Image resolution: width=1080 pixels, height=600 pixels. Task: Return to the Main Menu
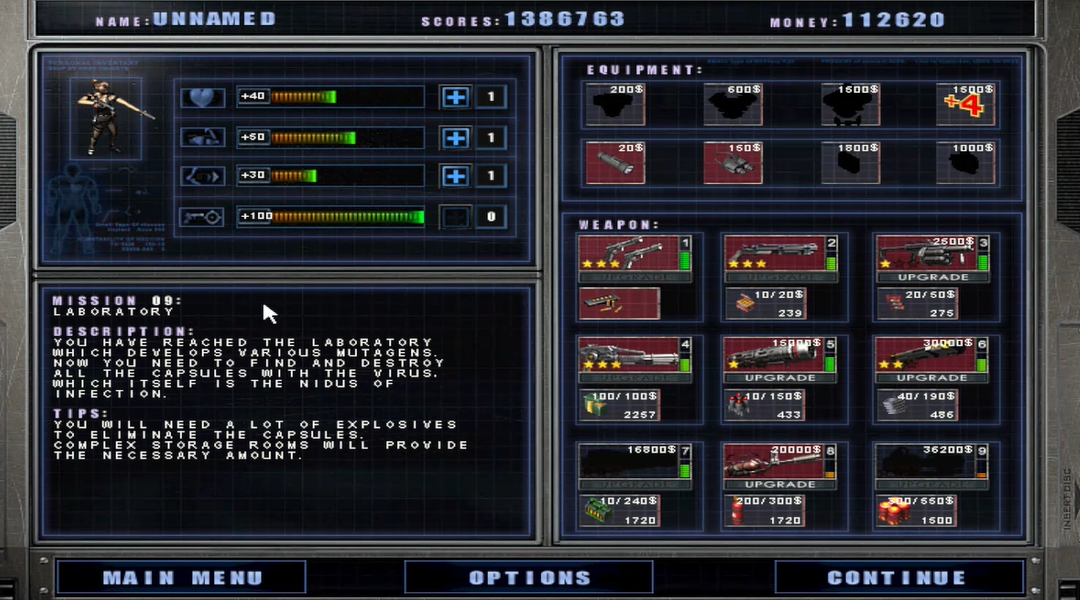coord(181,577)
